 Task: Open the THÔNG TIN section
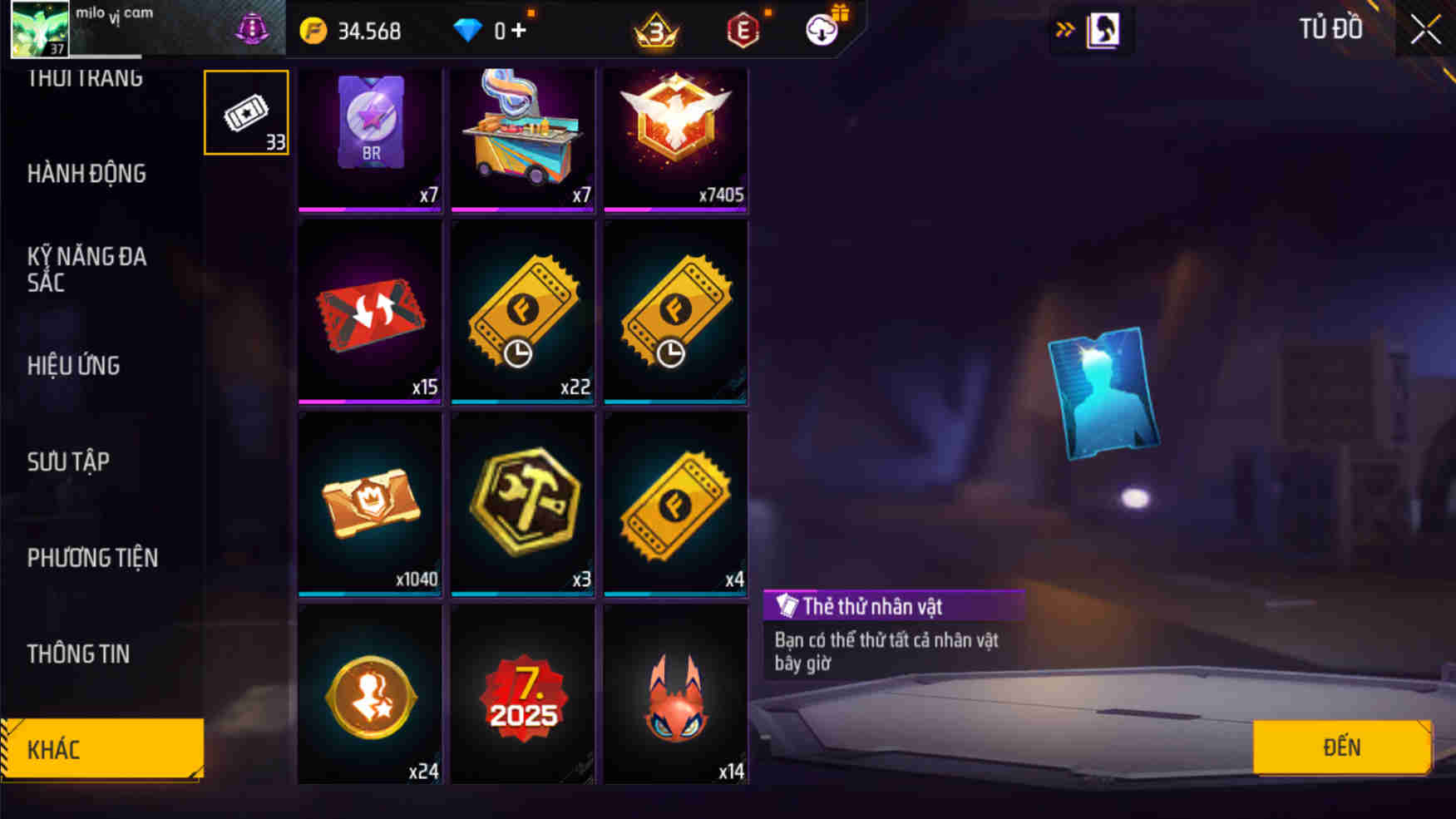(79, 654)
